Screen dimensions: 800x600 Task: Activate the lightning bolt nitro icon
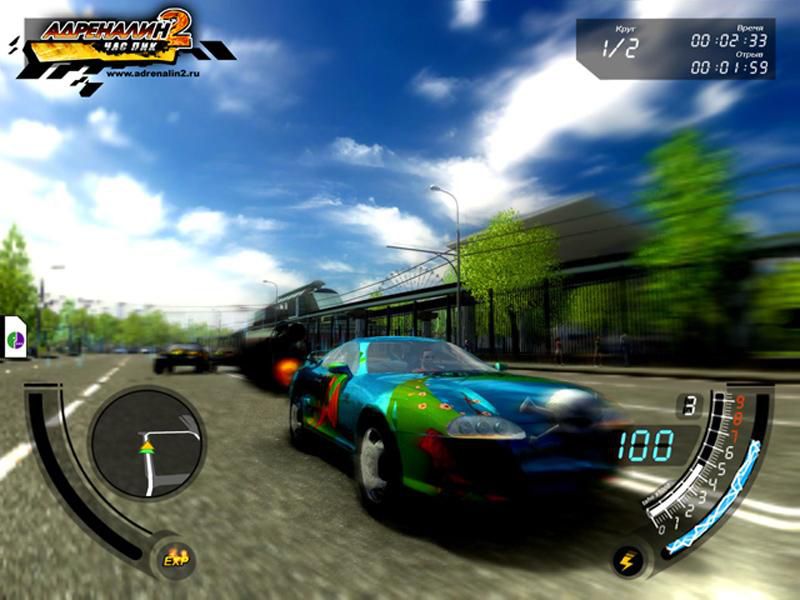click(x=627, y=562)
